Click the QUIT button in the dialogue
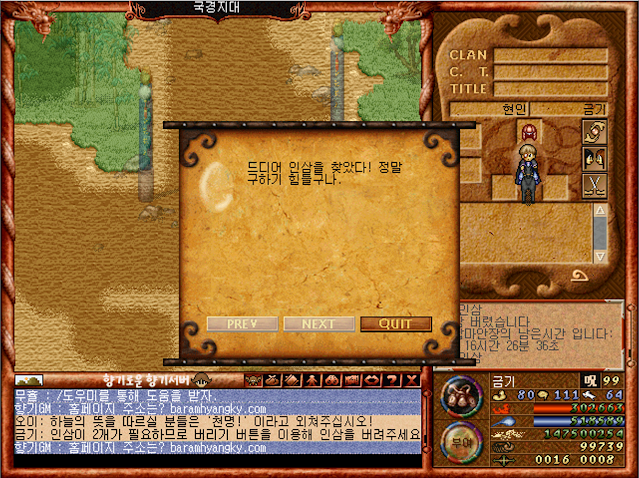Image resolution: width=639 pixels, height=478 pixels. pyautogui.click(x=396, y=324)
